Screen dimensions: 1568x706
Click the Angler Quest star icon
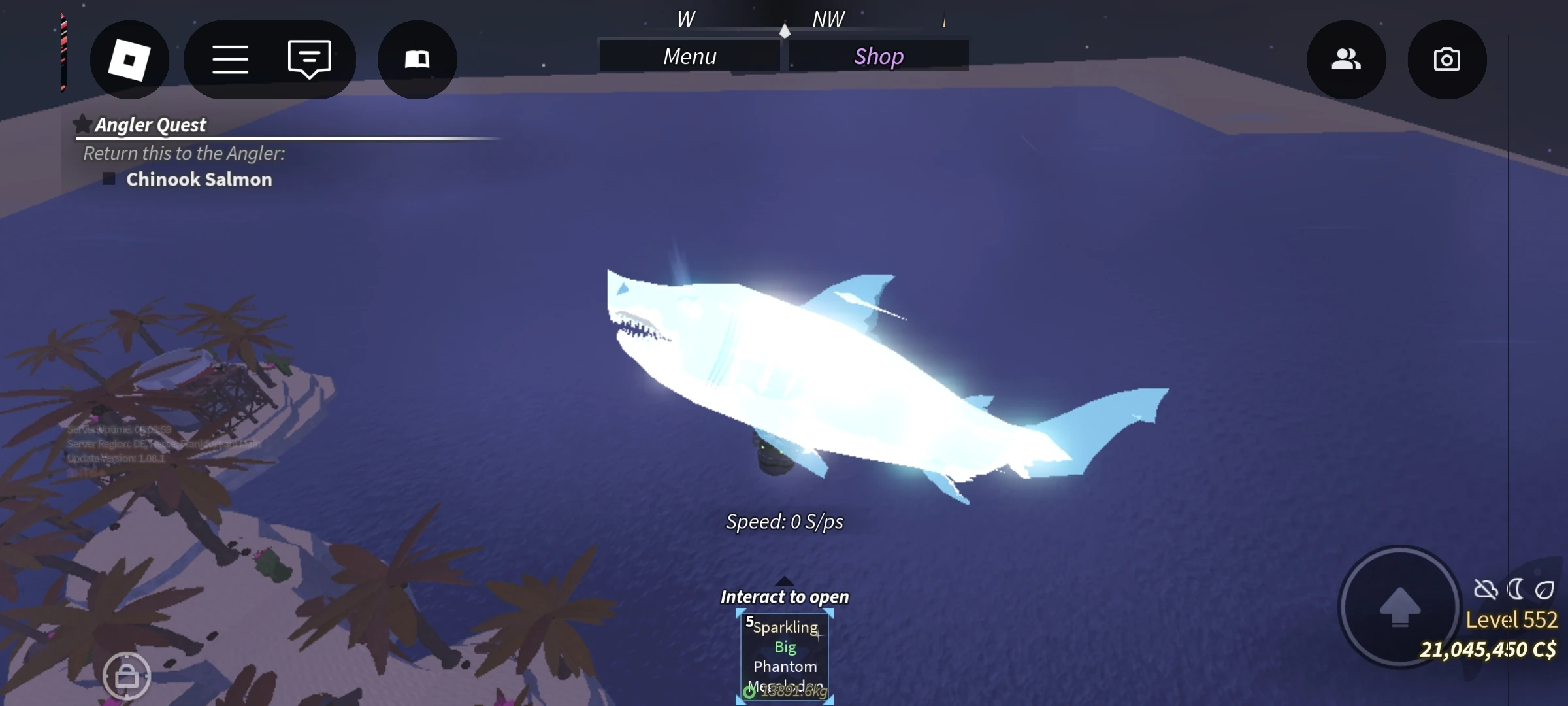coord(82,124)
